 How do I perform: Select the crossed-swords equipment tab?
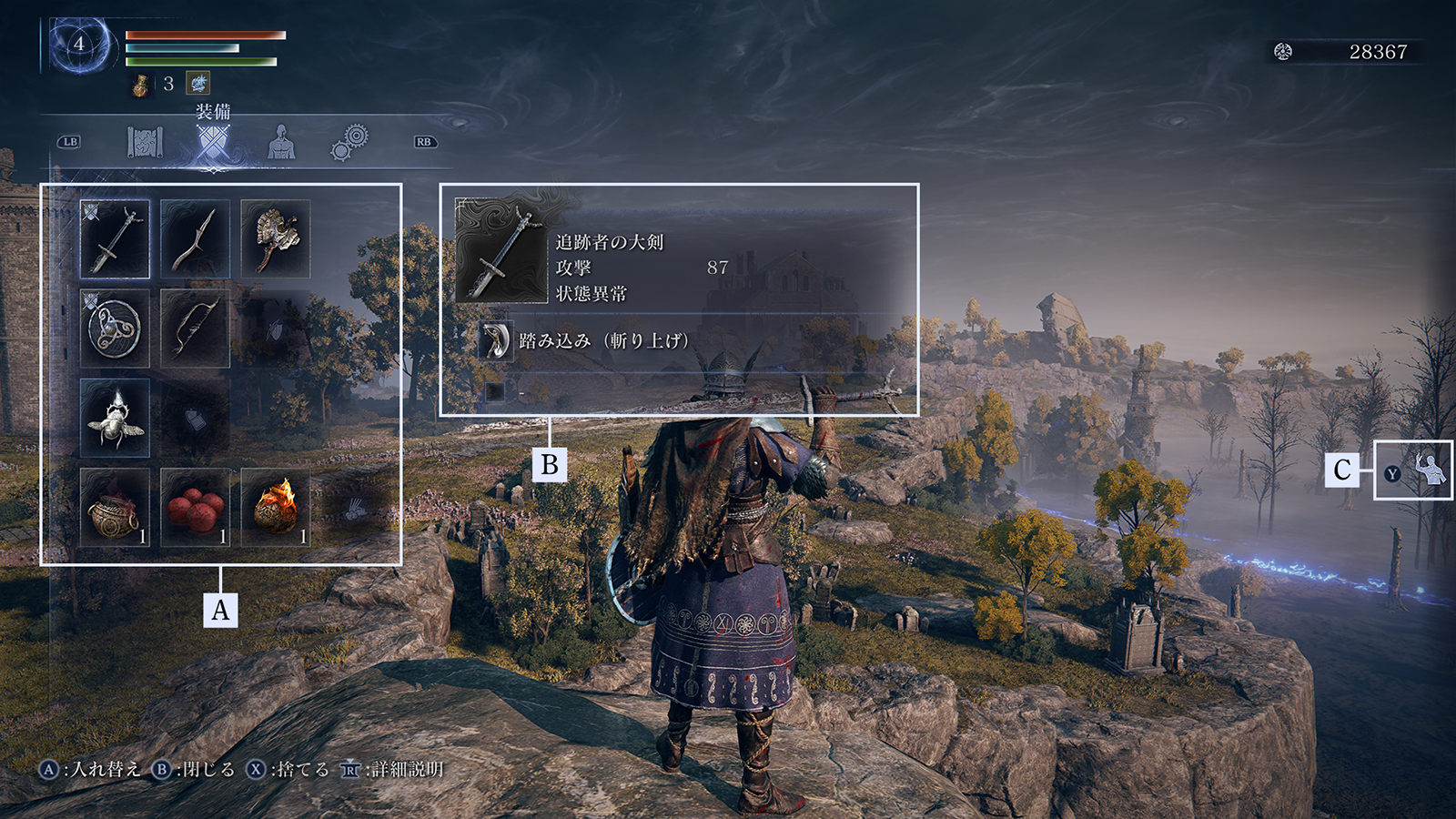pos(213,143)
